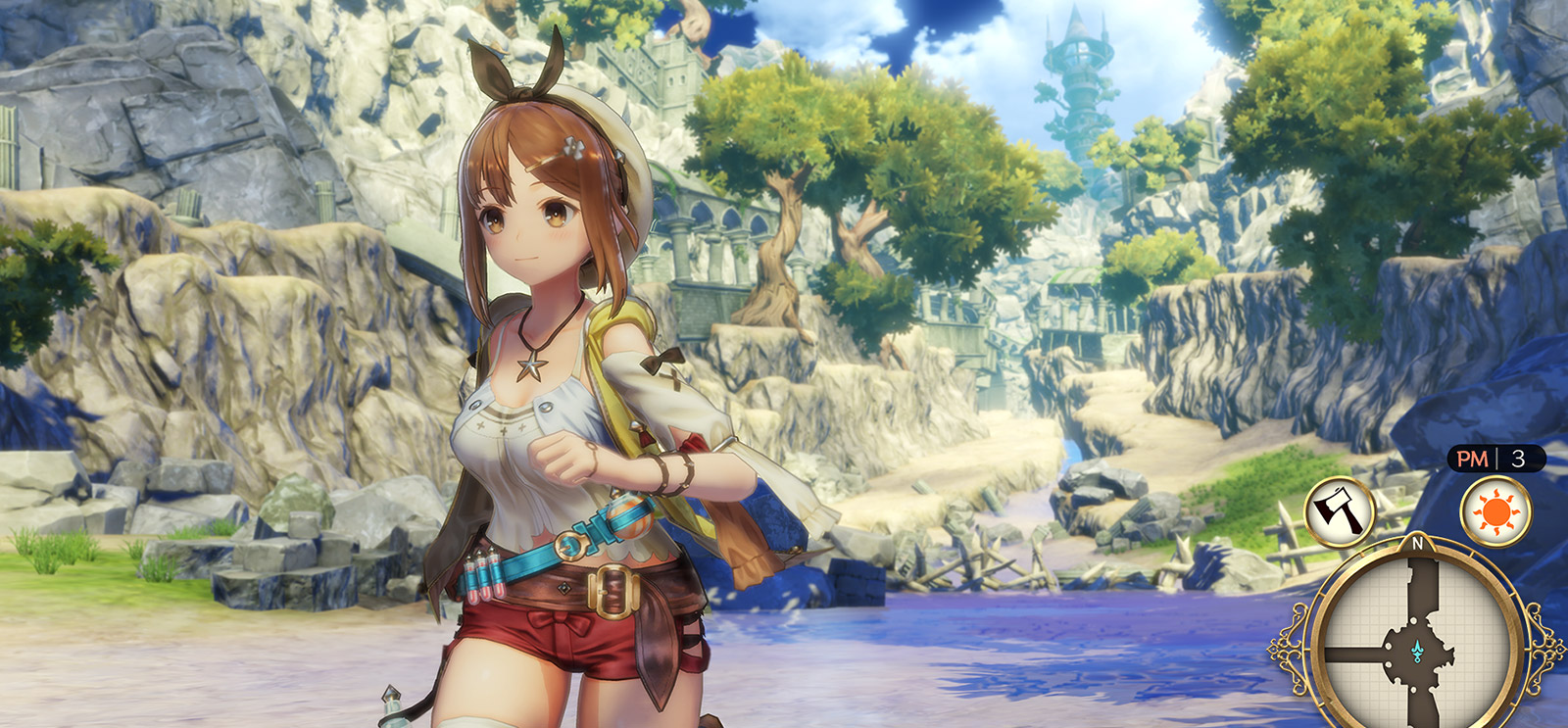
Task: Select the axe gathering tool icon
Action: [1340, 511]
